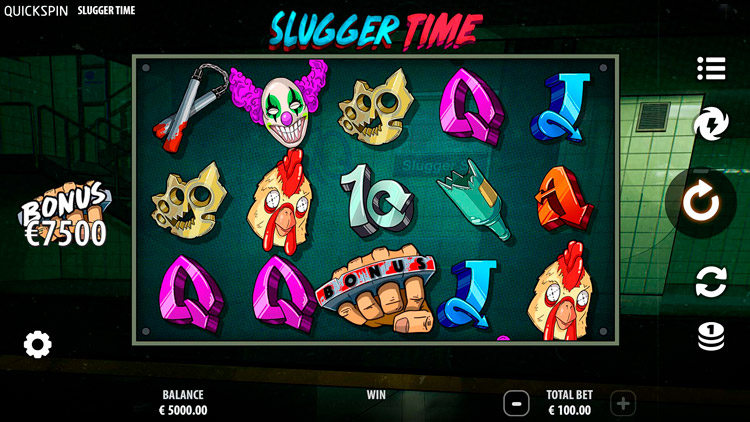Decrease total bet with minus button

(516, 403)
